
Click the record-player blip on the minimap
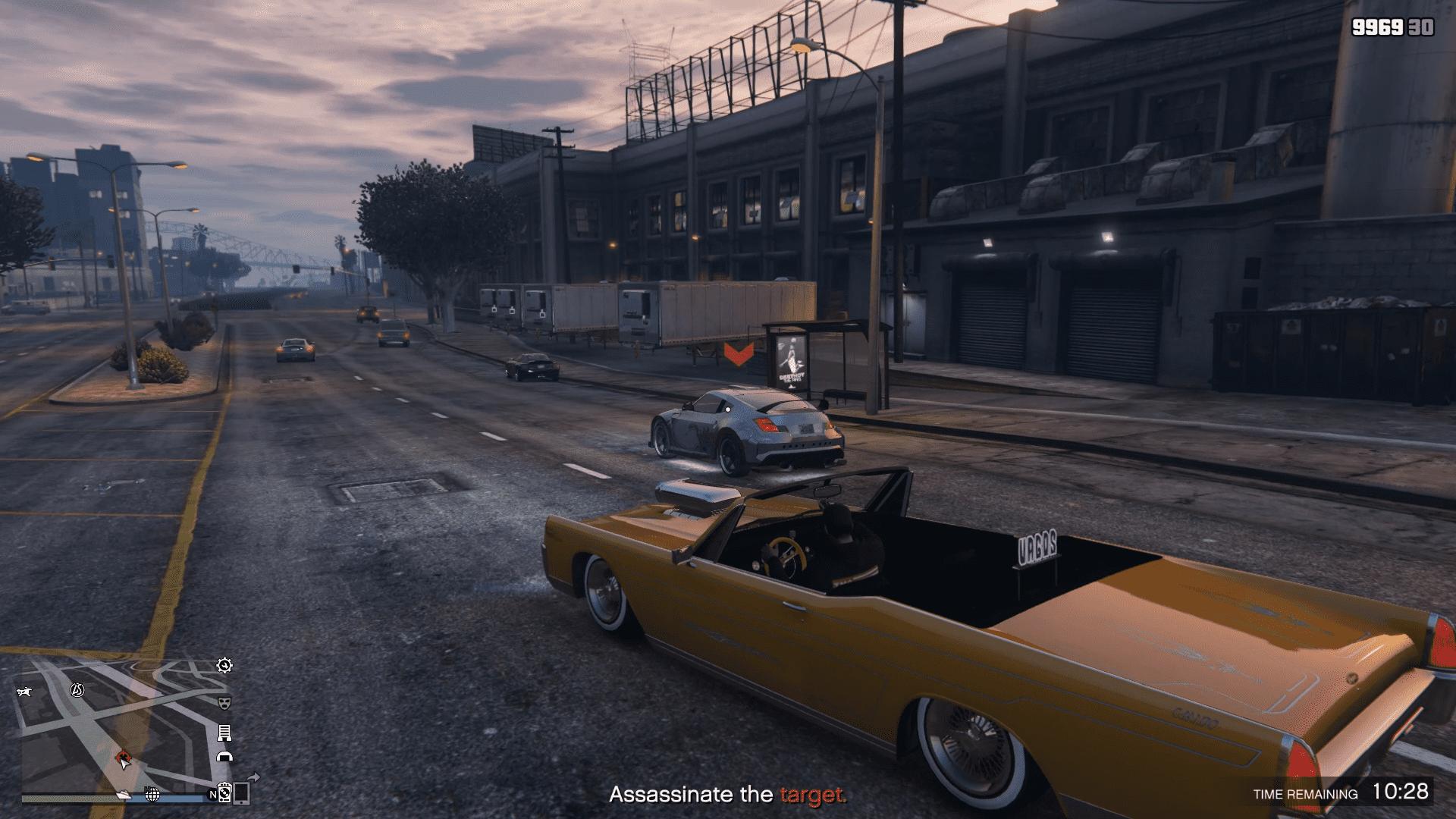(224, 792)
